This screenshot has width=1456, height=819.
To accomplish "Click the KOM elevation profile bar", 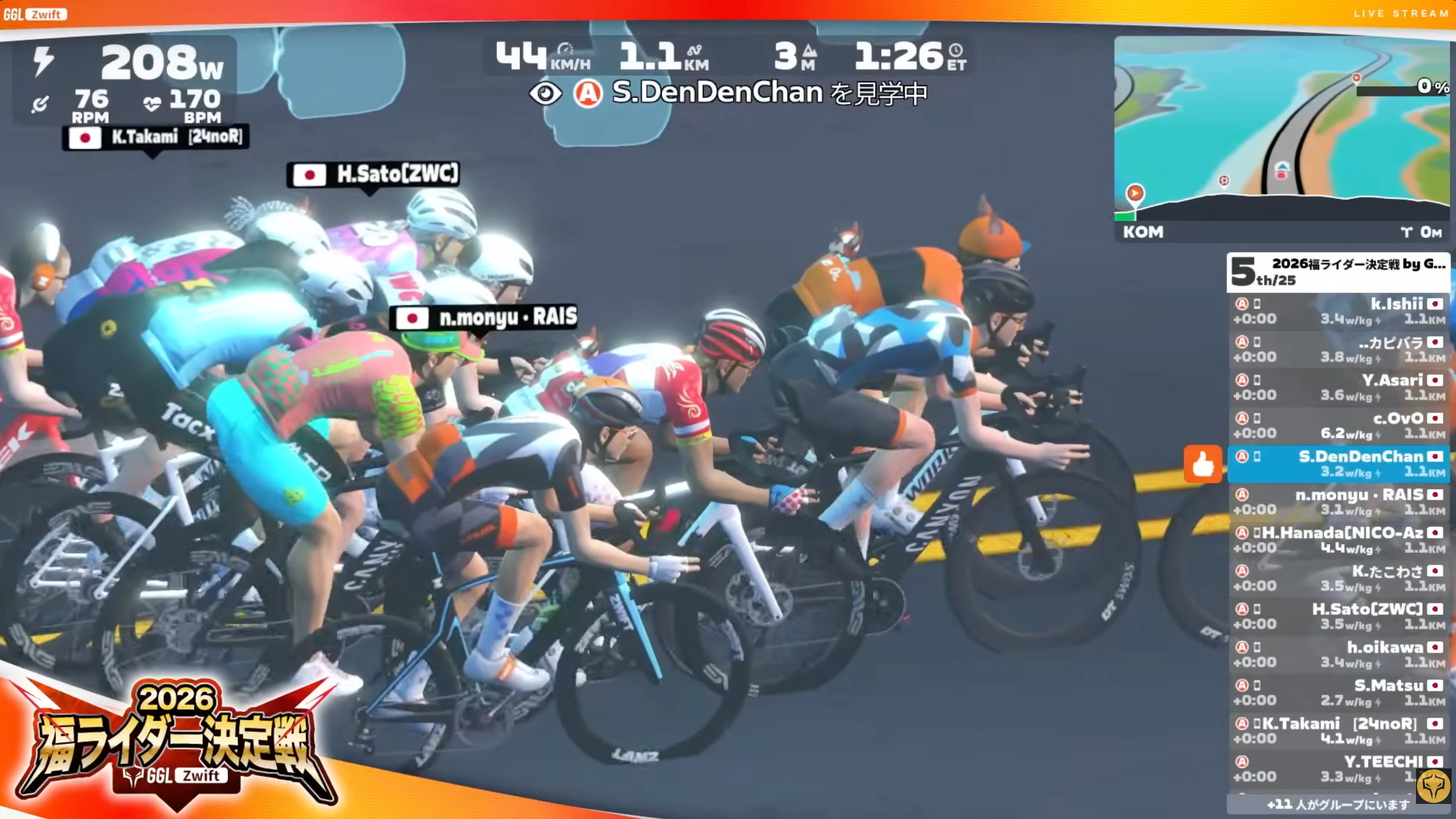I will pyautogui.click(x=1281, y=231).
